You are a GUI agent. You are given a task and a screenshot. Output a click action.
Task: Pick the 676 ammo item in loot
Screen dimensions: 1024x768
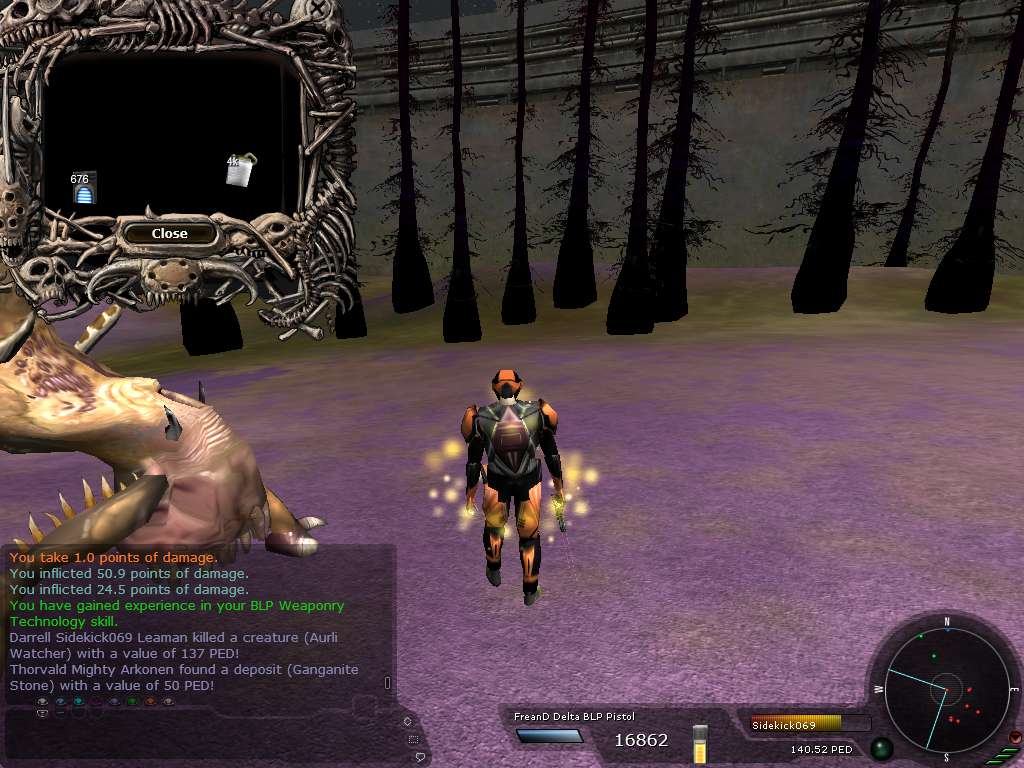(x=85, y=192)
